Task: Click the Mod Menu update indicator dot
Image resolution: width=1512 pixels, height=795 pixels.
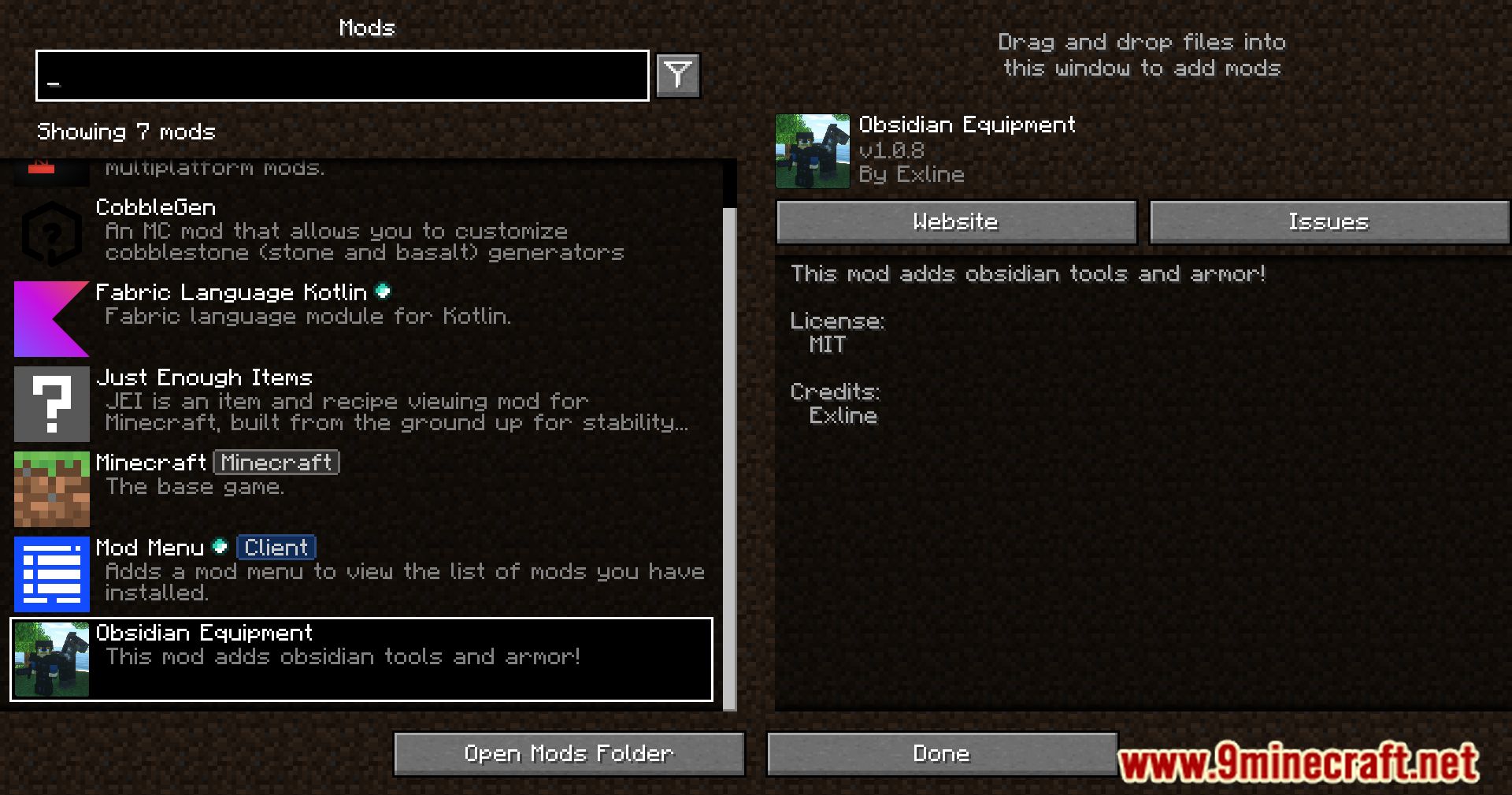Action: (221, 546)
